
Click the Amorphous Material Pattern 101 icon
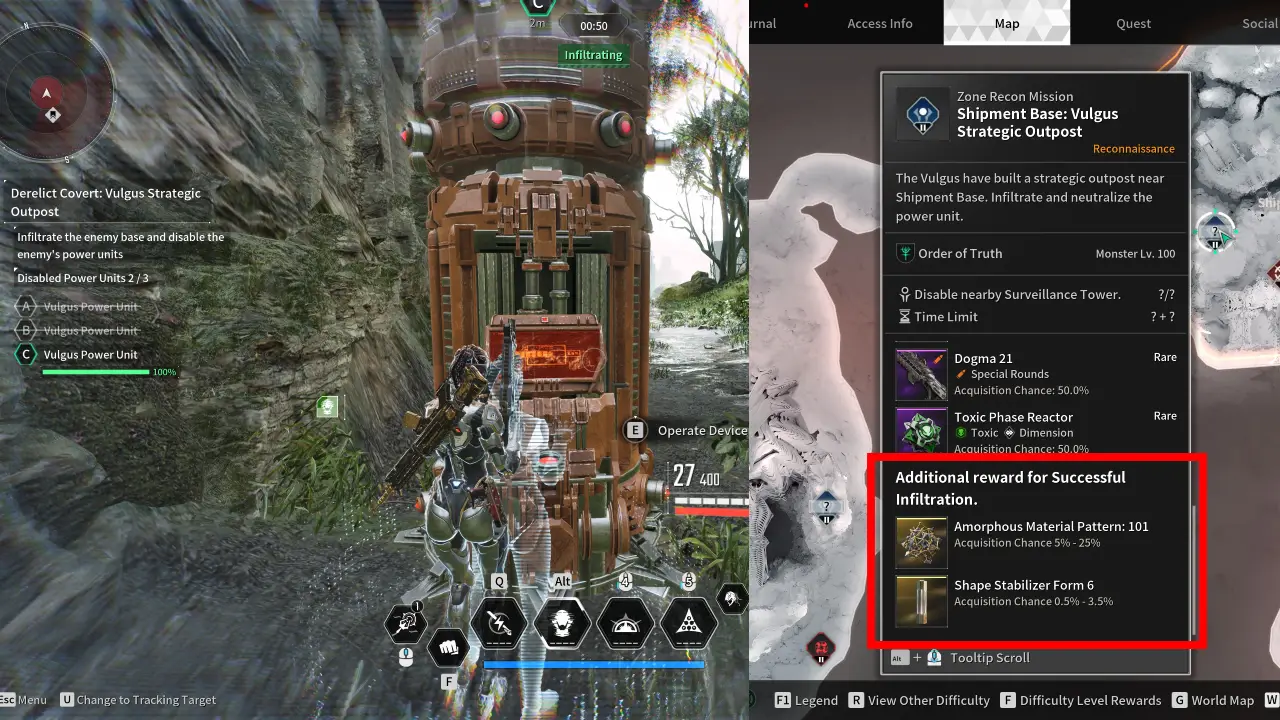tap(921, 541)
